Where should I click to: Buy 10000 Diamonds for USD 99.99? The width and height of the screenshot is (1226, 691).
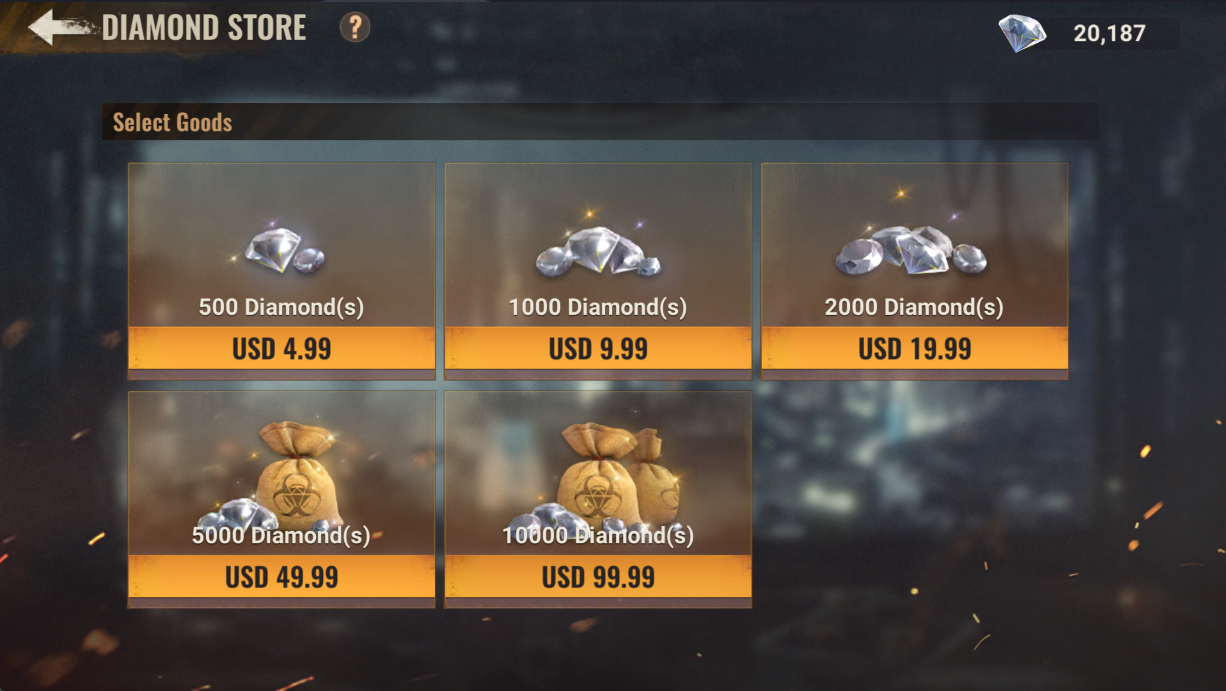[598, 577]
